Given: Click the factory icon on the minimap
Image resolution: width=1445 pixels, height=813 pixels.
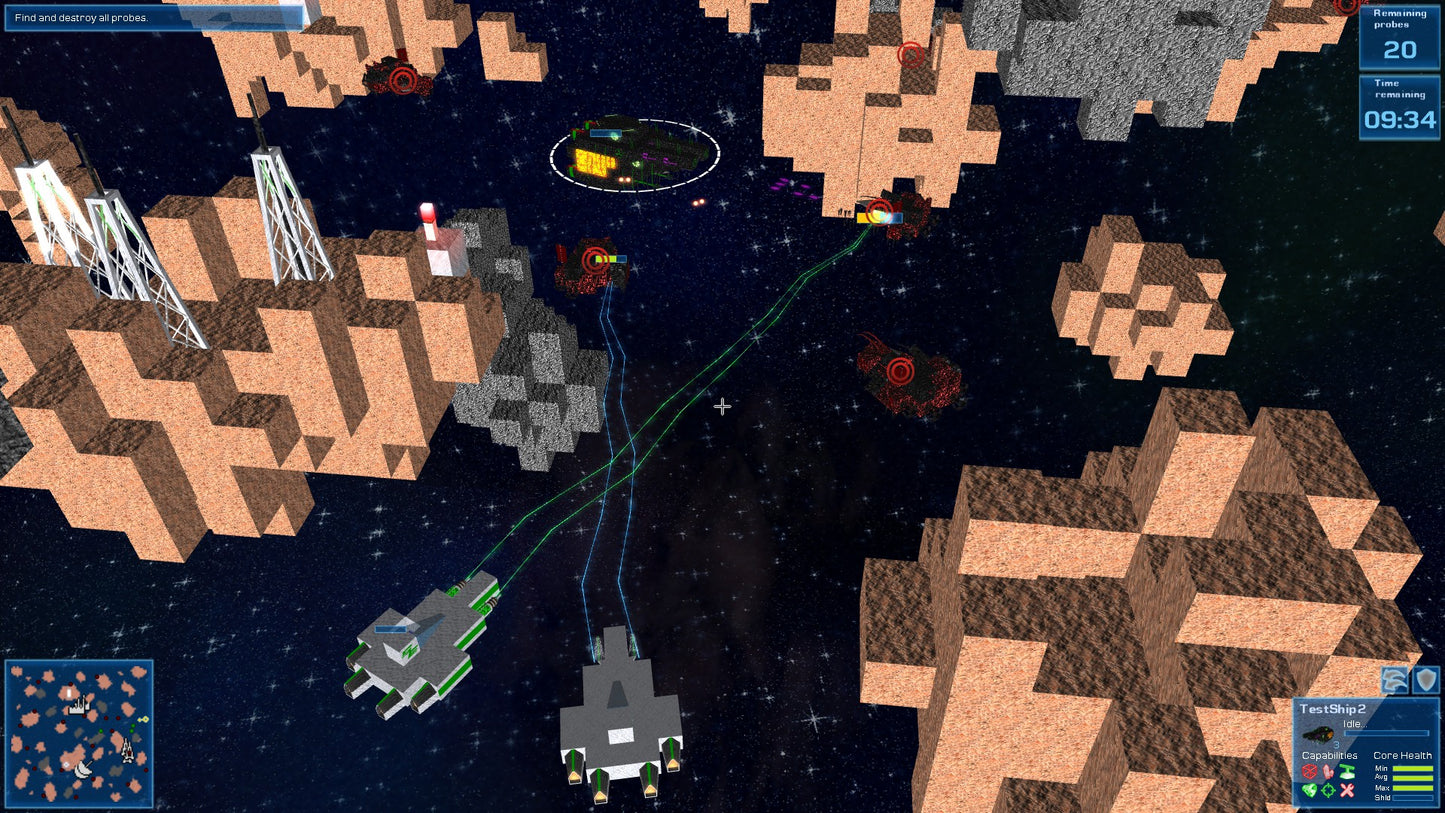Looking at the screenshot, I should 79,706.
